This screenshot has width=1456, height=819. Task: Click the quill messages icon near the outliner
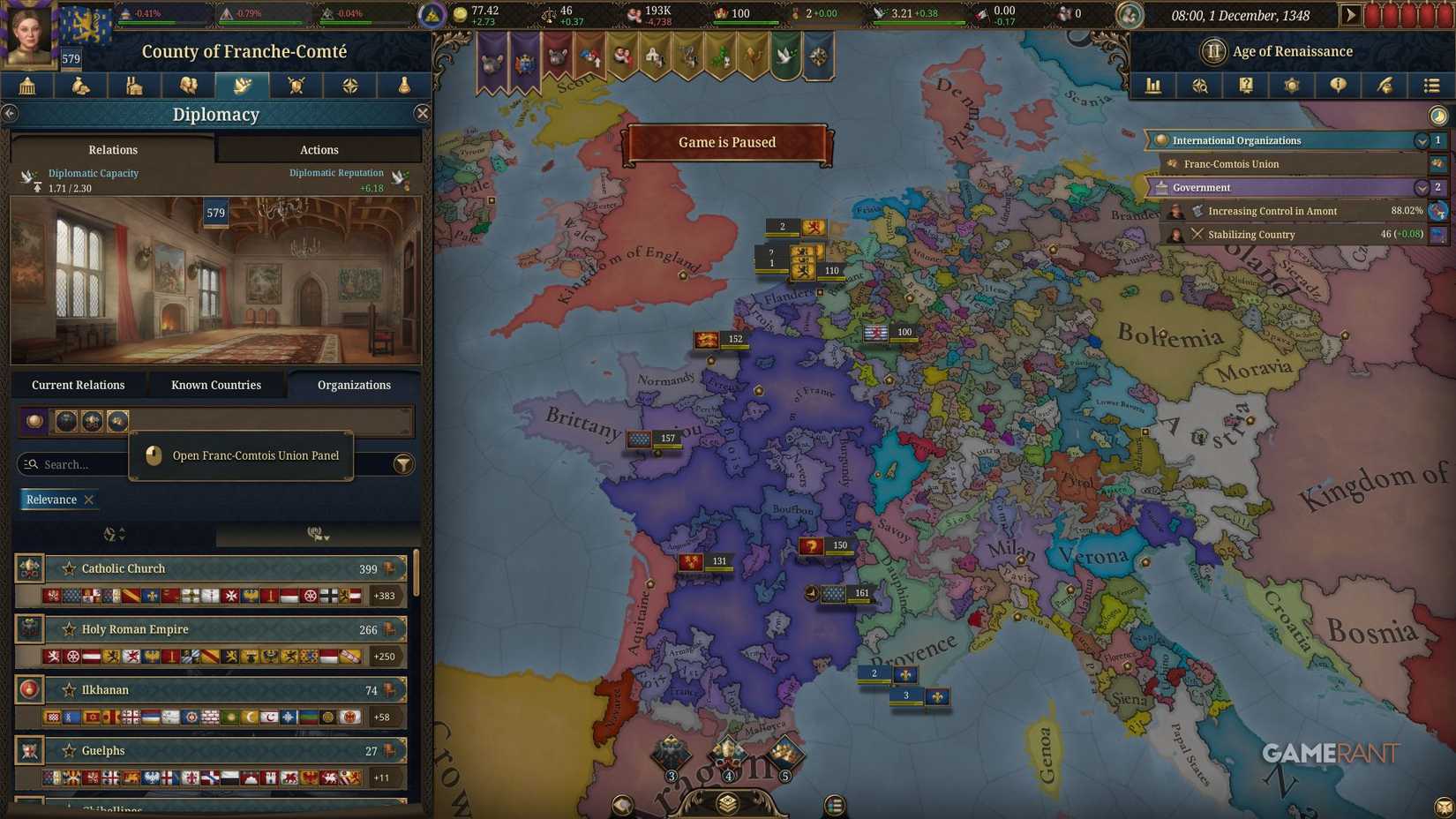[x=1385, y=86]
